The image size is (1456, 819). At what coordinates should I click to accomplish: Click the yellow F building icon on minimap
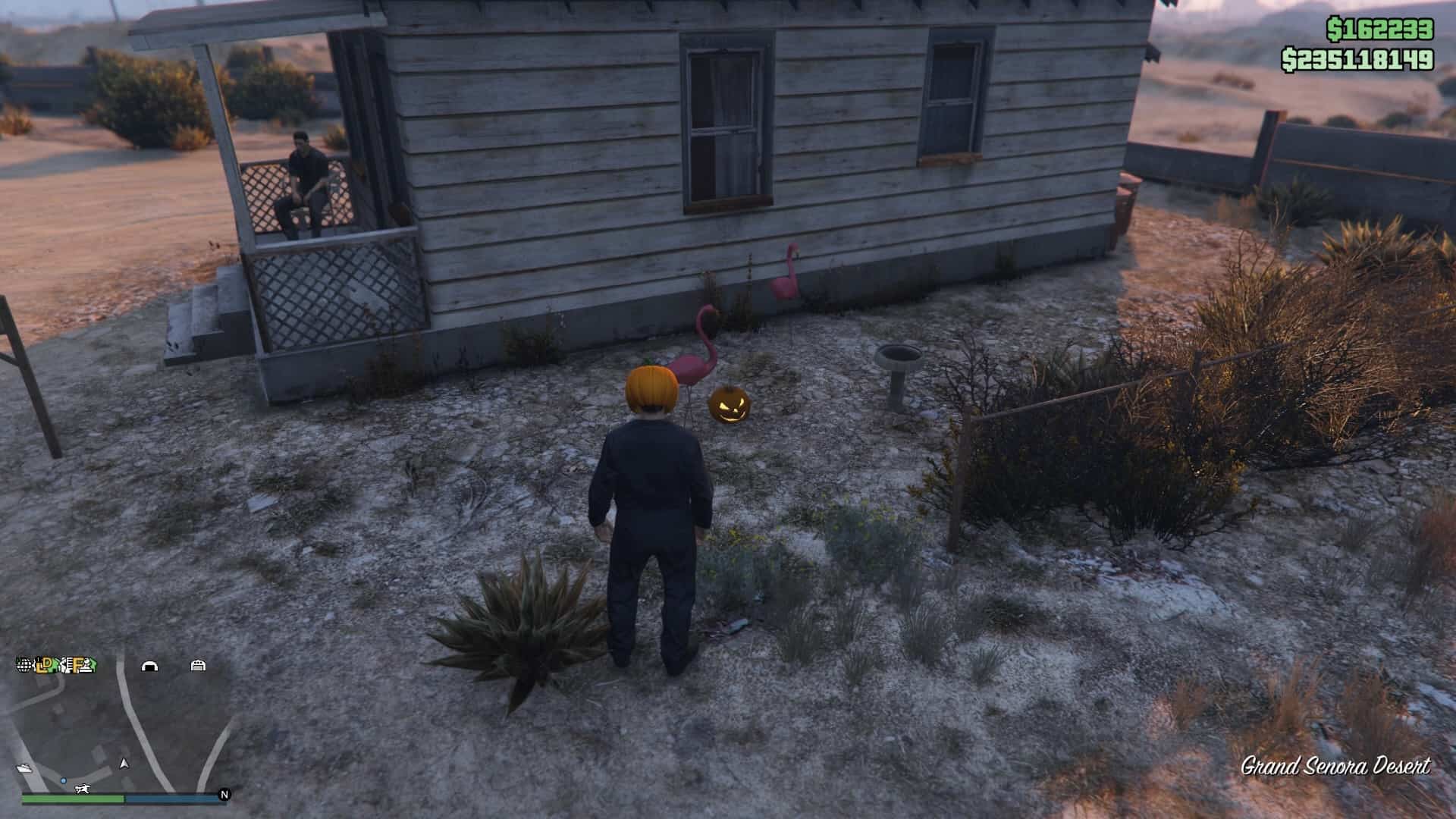pos(76,666)
